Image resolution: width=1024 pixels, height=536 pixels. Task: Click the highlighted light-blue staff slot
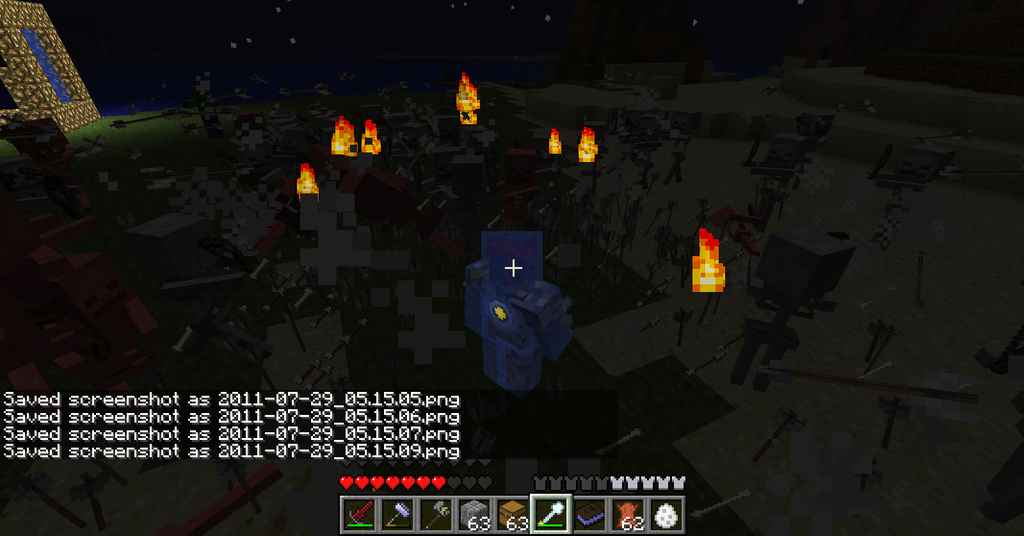[x=549, y=514]
